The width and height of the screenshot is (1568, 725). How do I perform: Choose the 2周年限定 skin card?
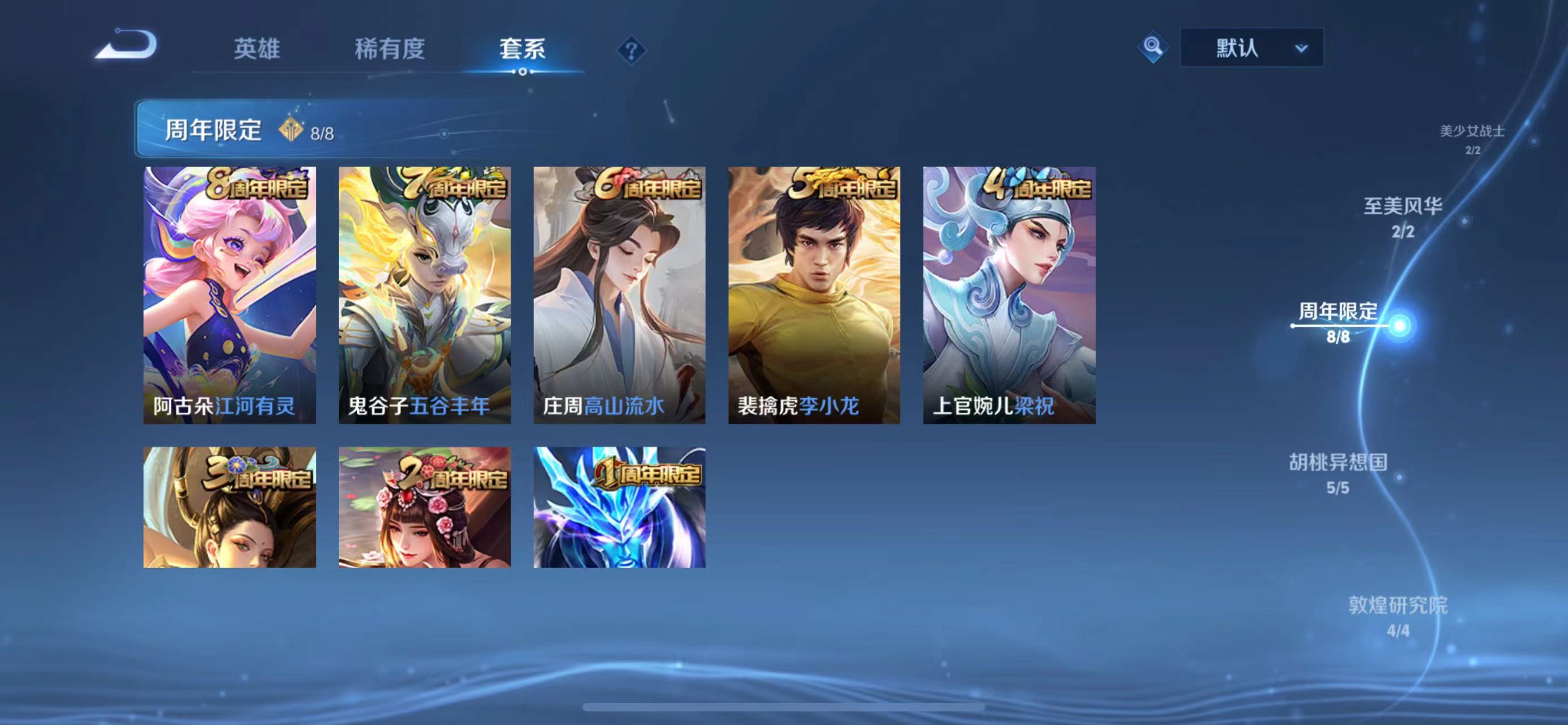click(x=424, y=507)
